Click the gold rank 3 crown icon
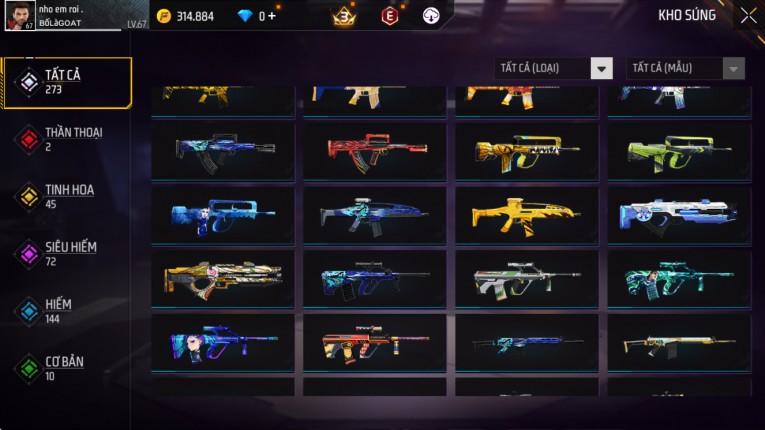765x430 pixels. point(344,16)
